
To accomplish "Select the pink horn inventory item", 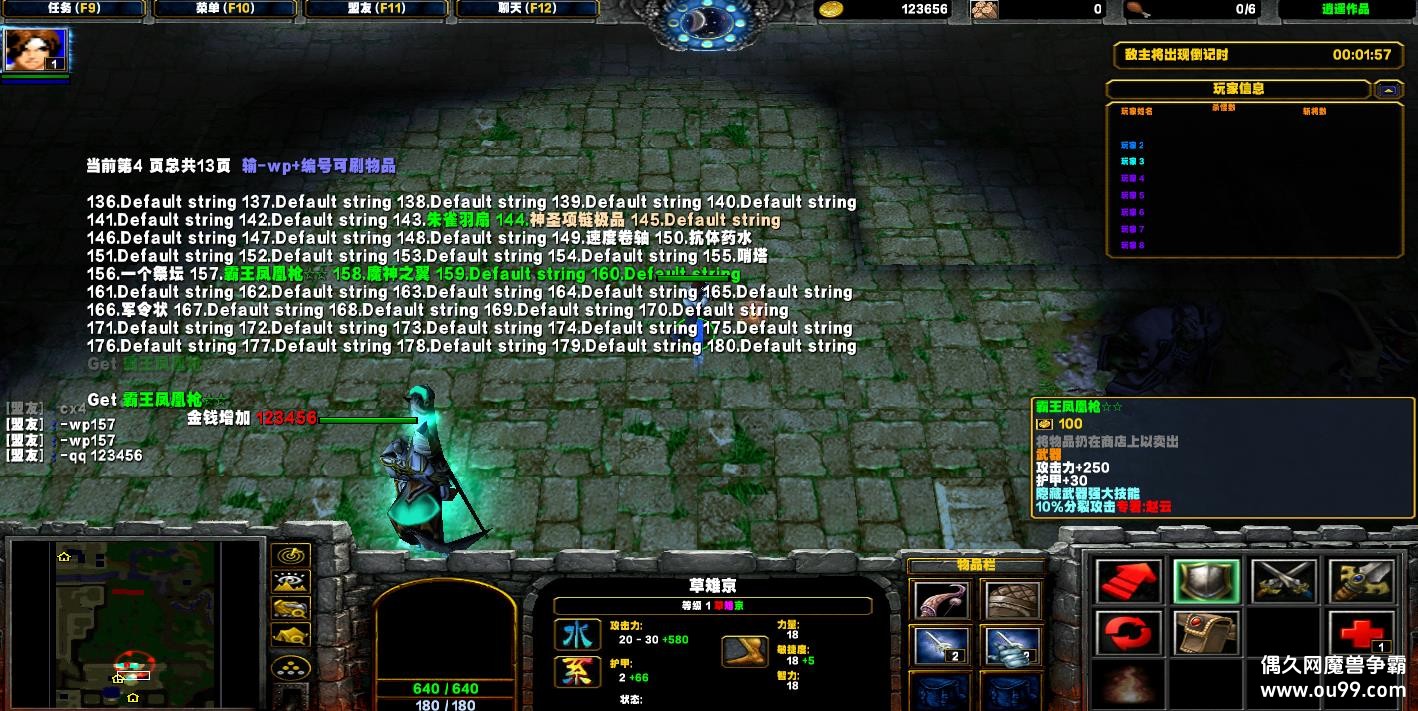I will 941,601.
